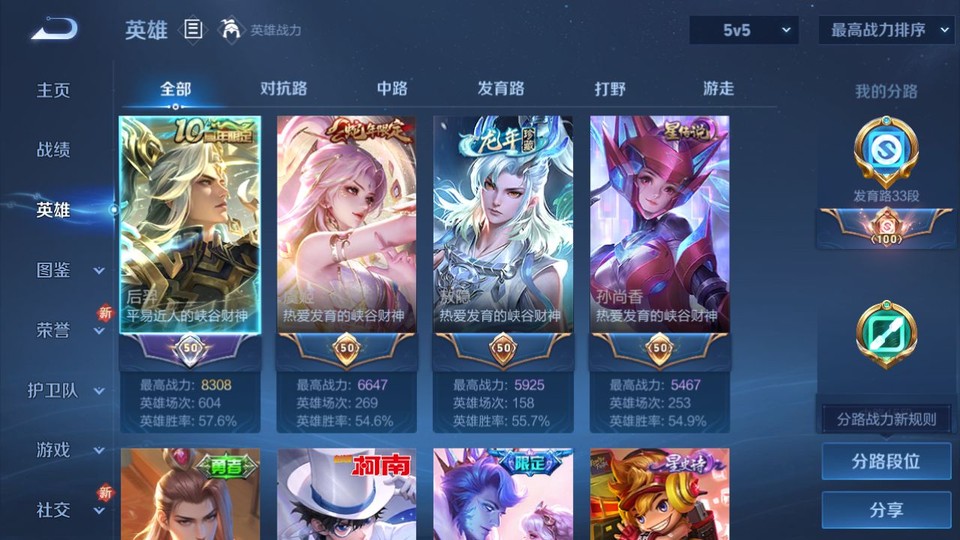Expand the 游戏 sidebar section
Viewport: 960px width, 540px height.
(x=68, y=450)
